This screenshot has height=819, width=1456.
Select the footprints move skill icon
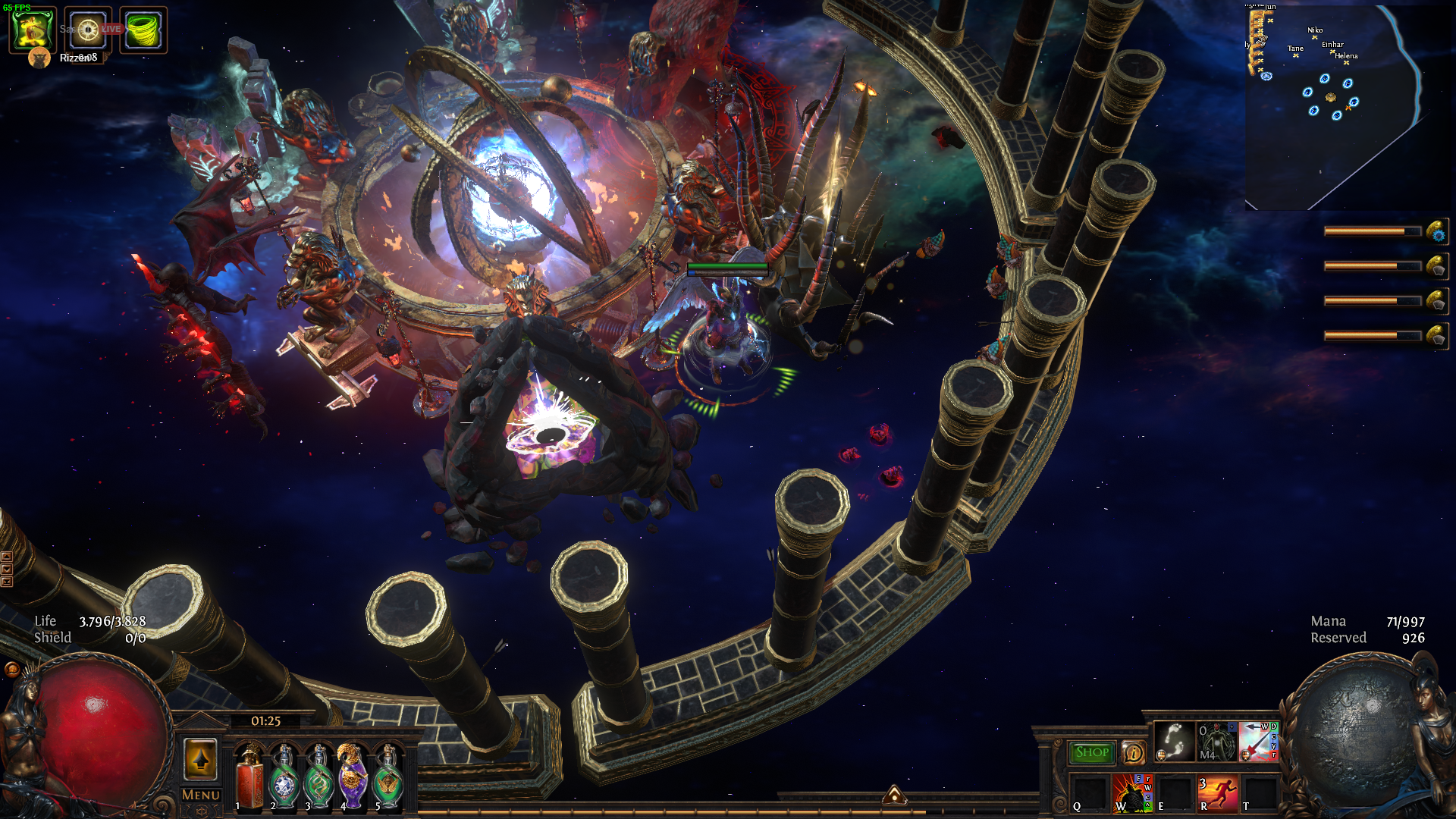pyautogui.click(x=1174, y=742)
